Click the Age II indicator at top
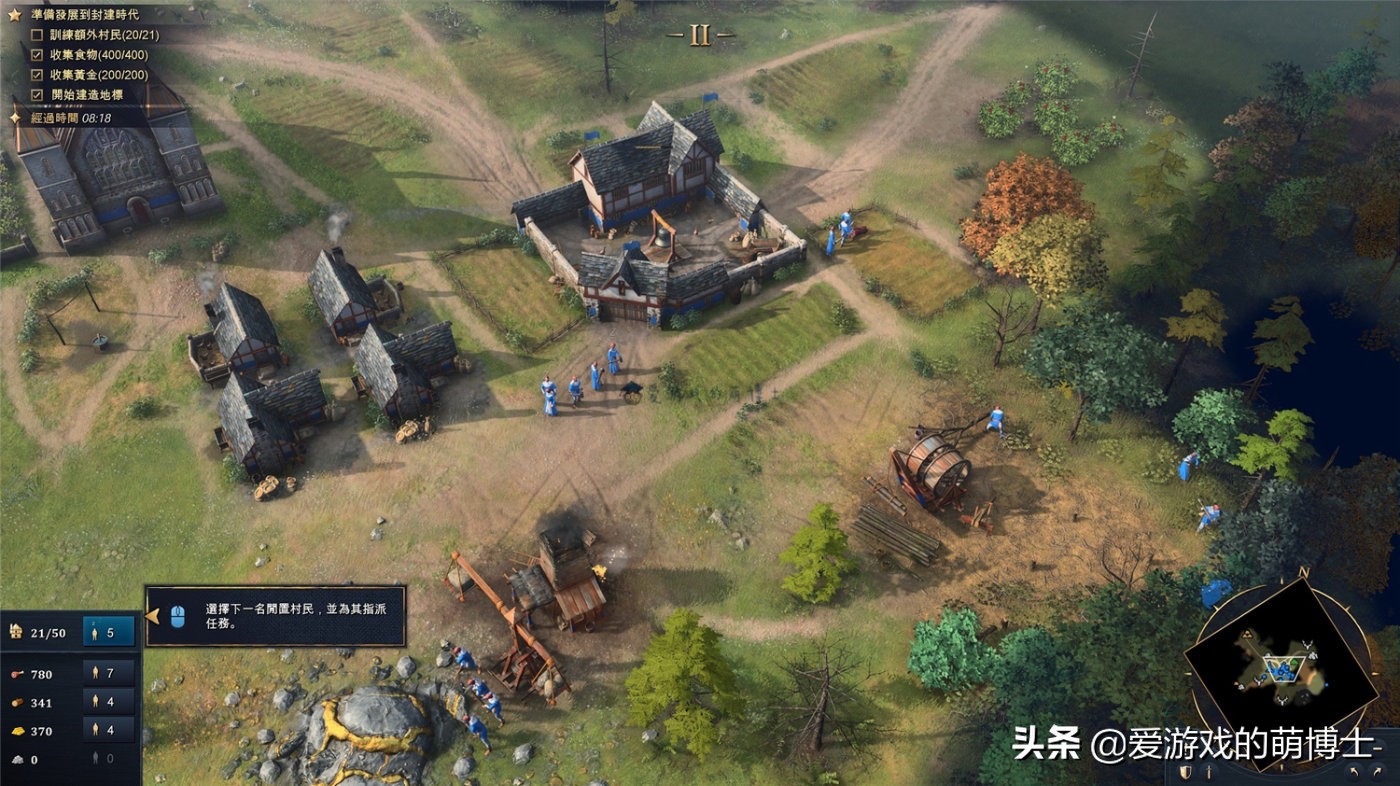Viewport: 1400px width, 786px height. (699, 35)
